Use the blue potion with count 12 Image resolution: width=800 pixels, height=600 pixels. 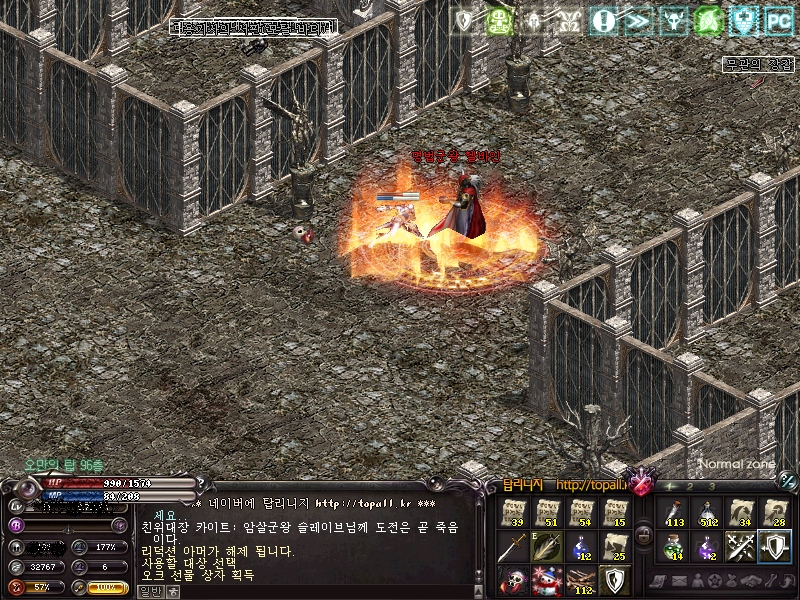pos(580,546)
